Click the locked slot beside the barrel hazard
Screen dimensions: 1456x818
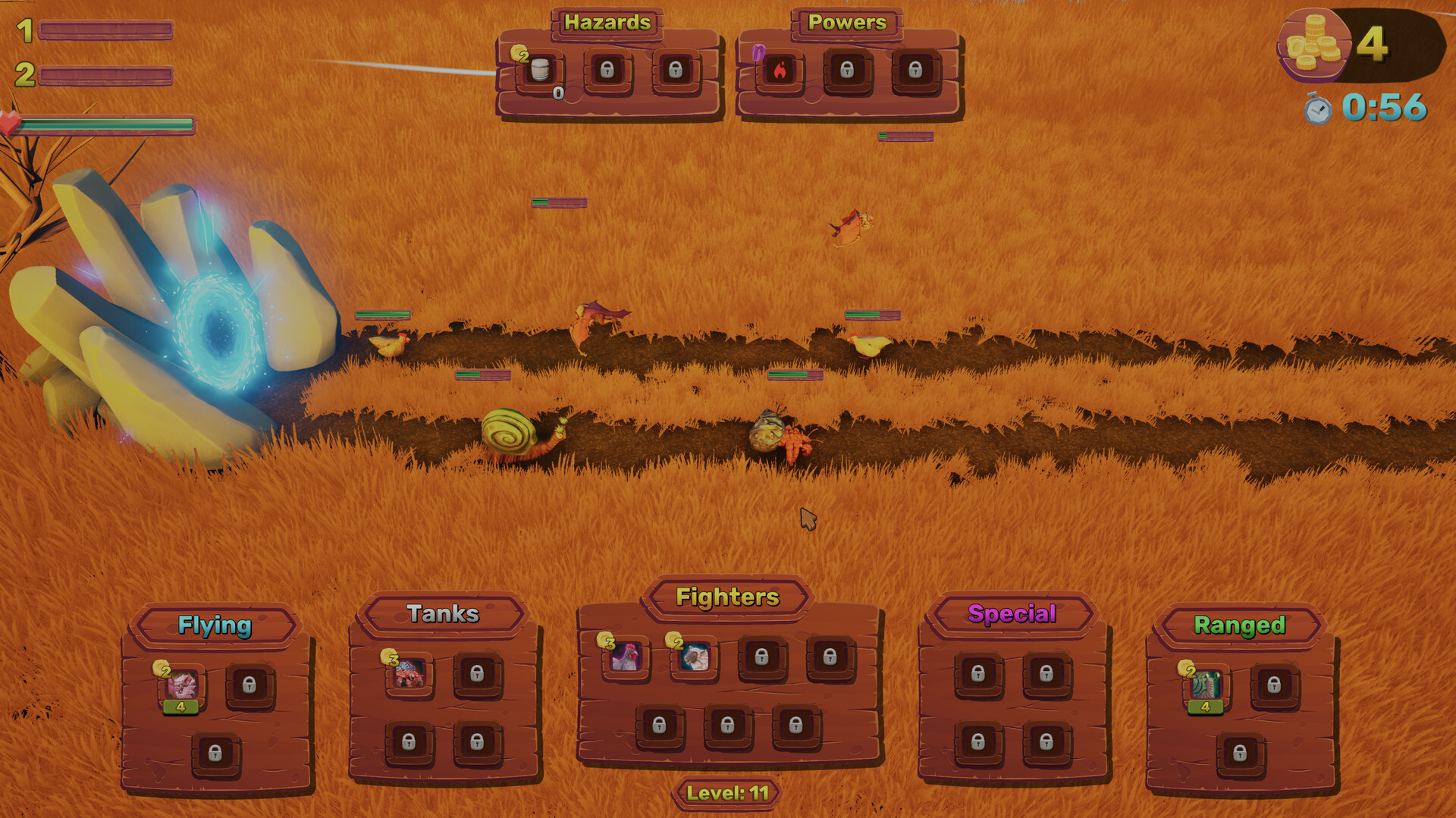coord(608,68)
